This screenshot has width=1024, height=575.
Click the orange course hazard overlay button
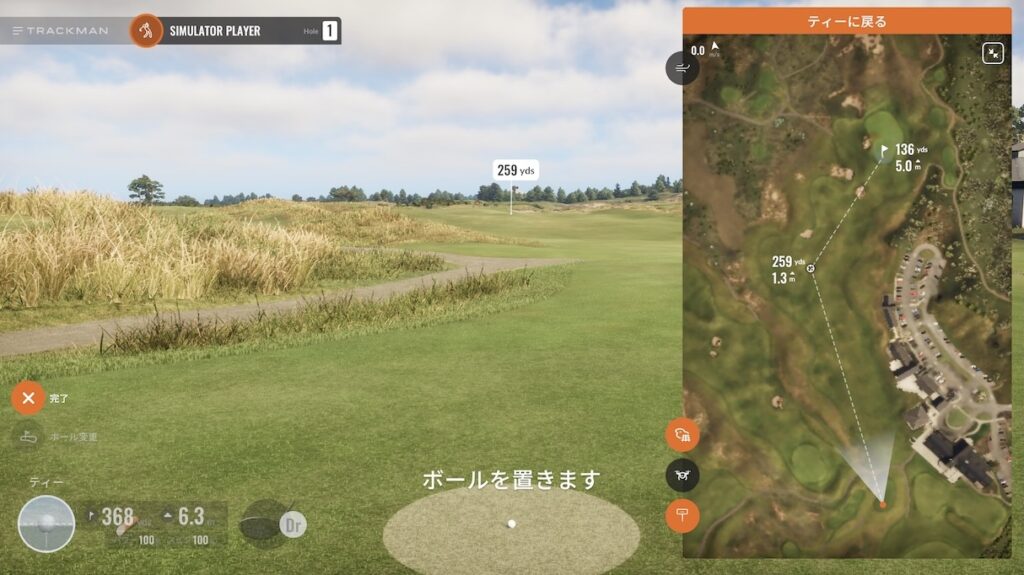pyautogui.click(x=682, y=435)
